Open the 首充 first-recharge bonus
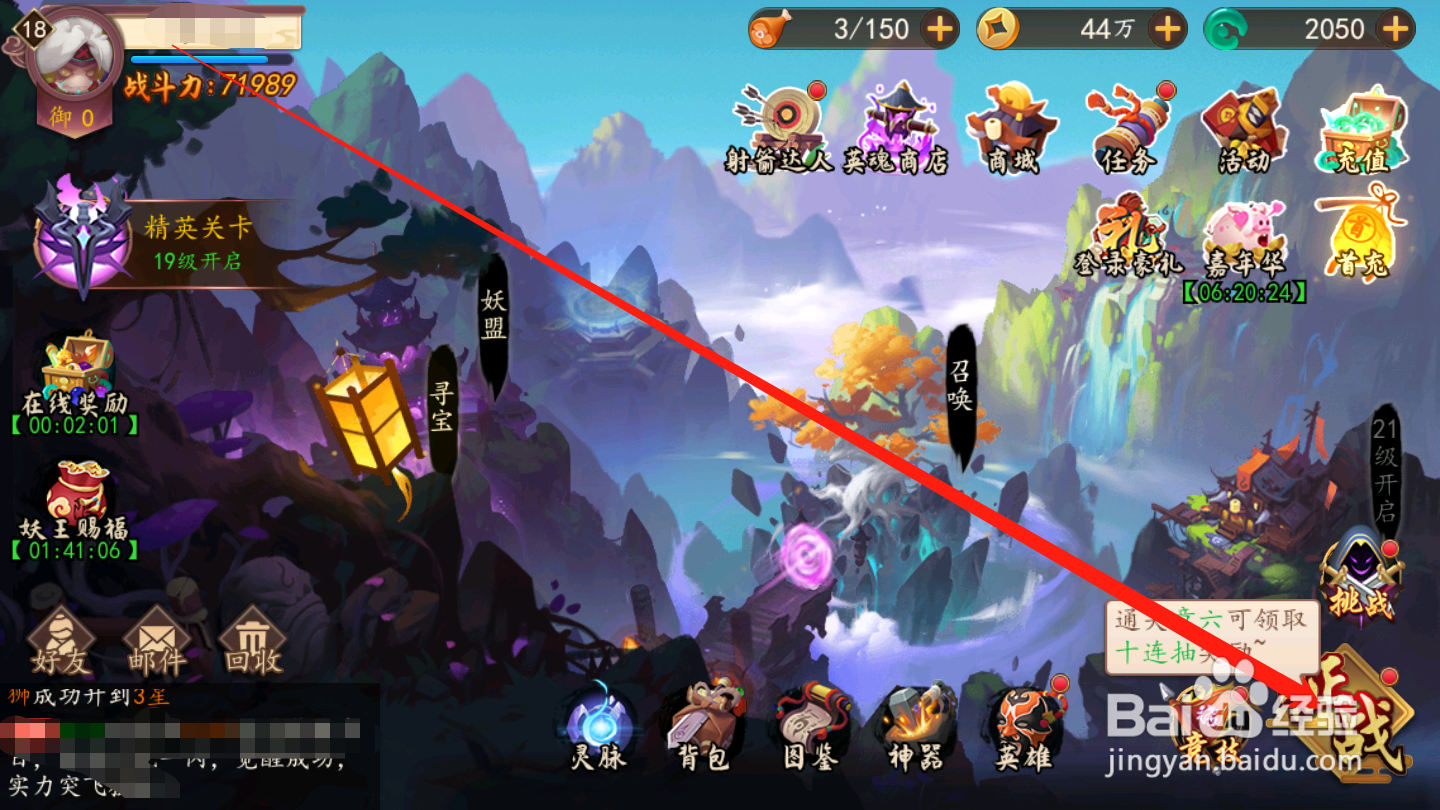This screenshot has height=810, width=1440. coord(1360,230)
